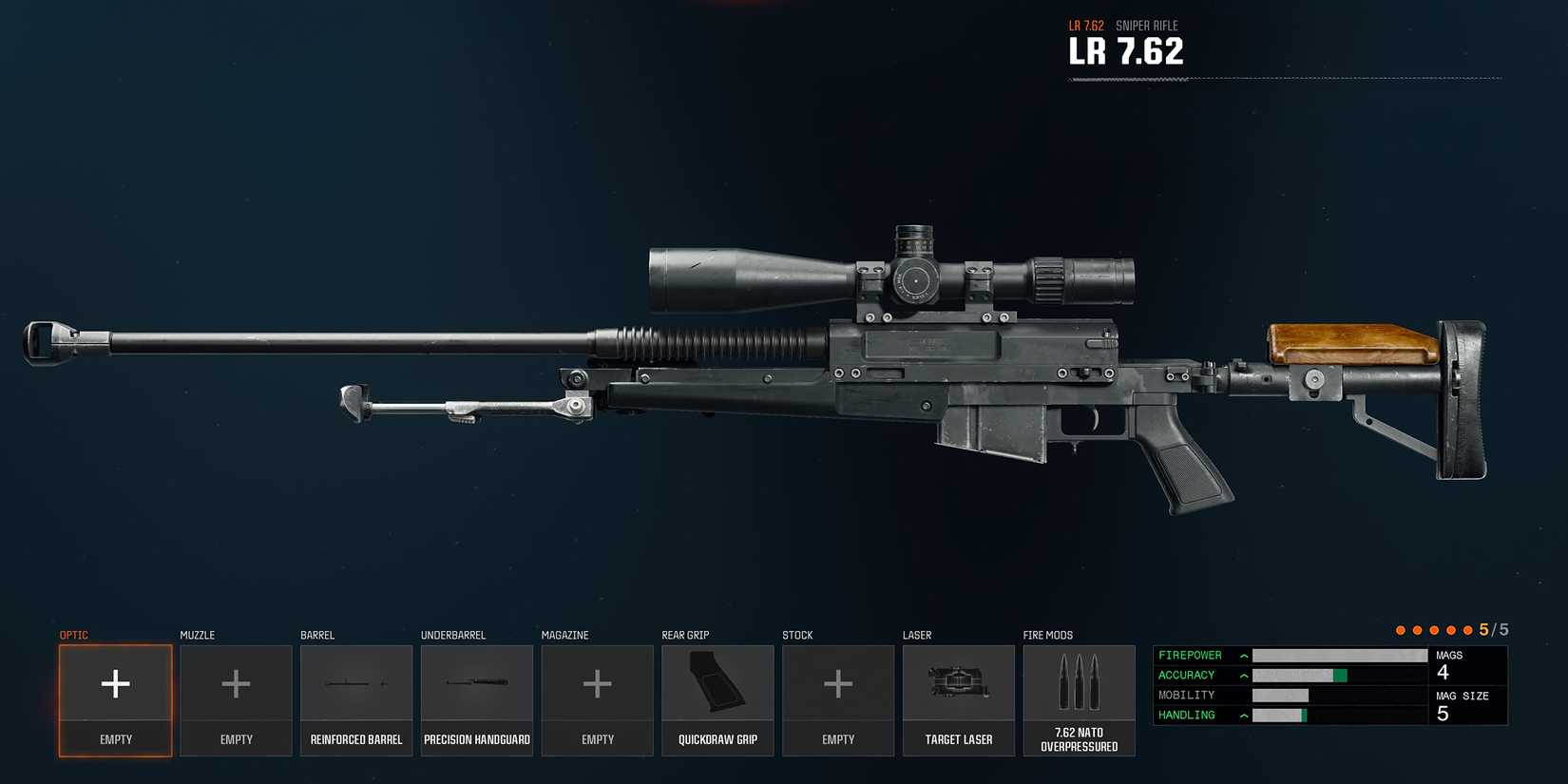This screenshot has width=1568, height=784.
Task: Collapse the ACCURACY stat details
Action: (1243, 675)
